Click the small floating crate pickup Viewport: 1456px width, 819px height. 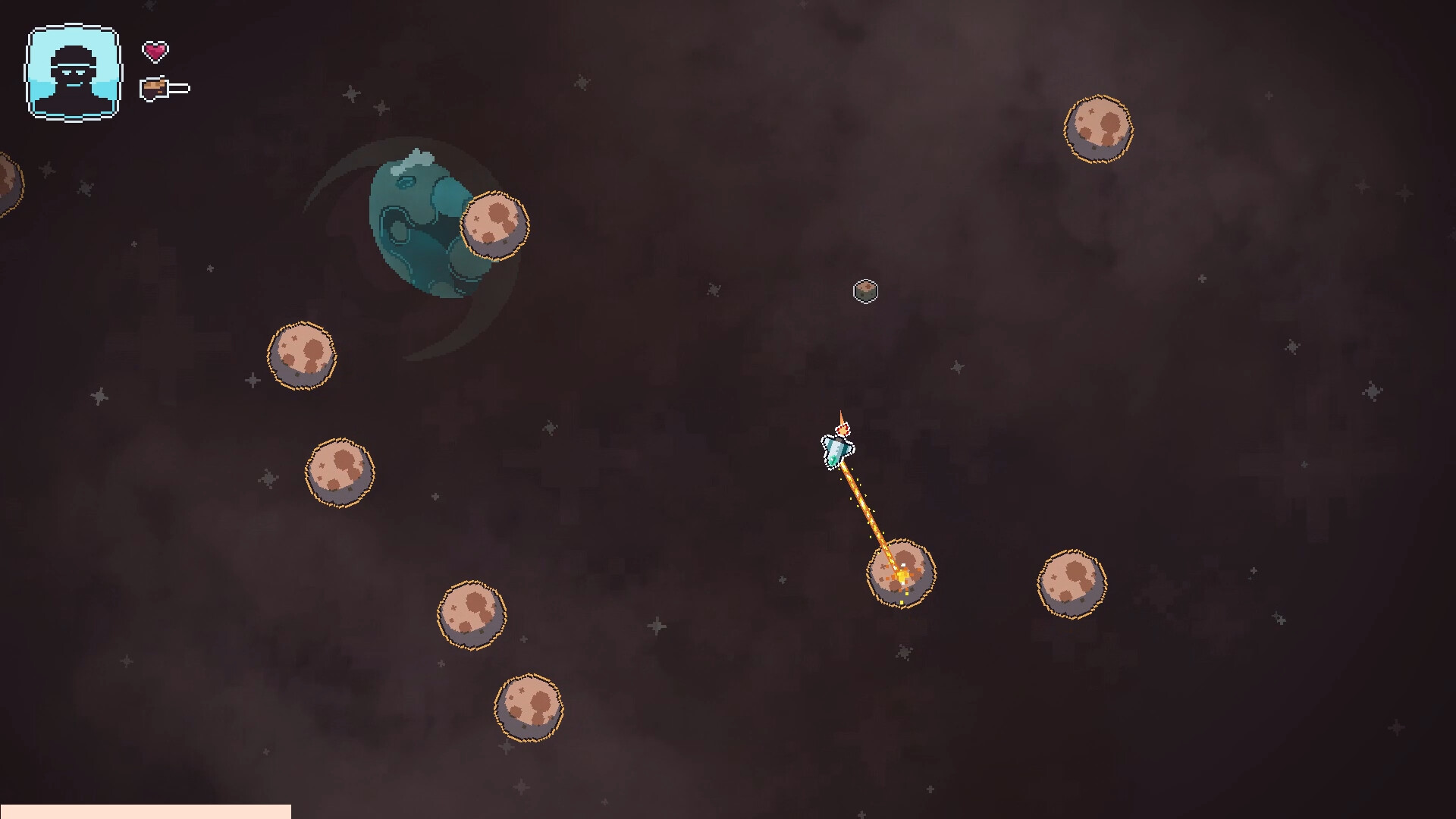pos(866,291)
